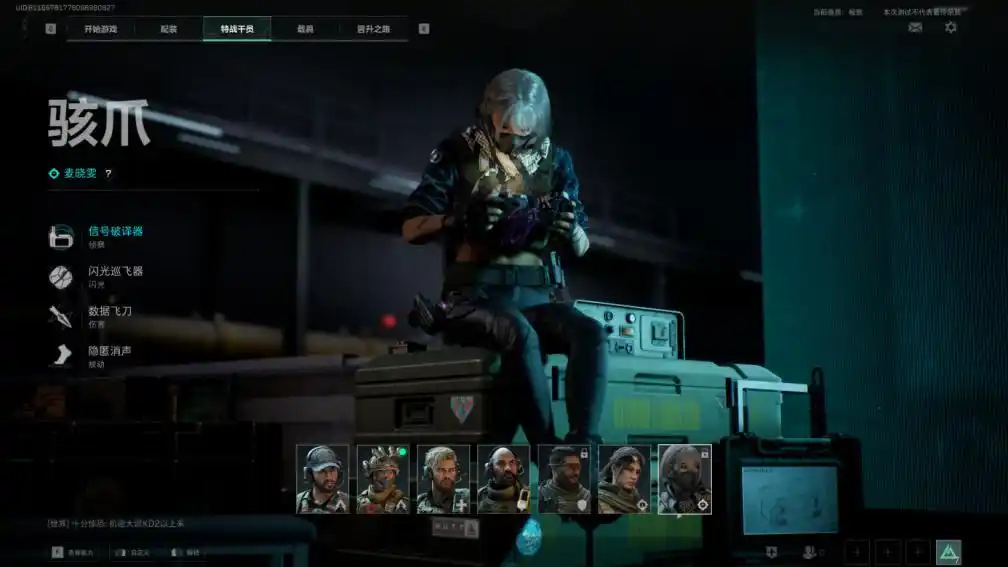
Task: Select the bald bearded operator portrait
Action: [503, 479]
